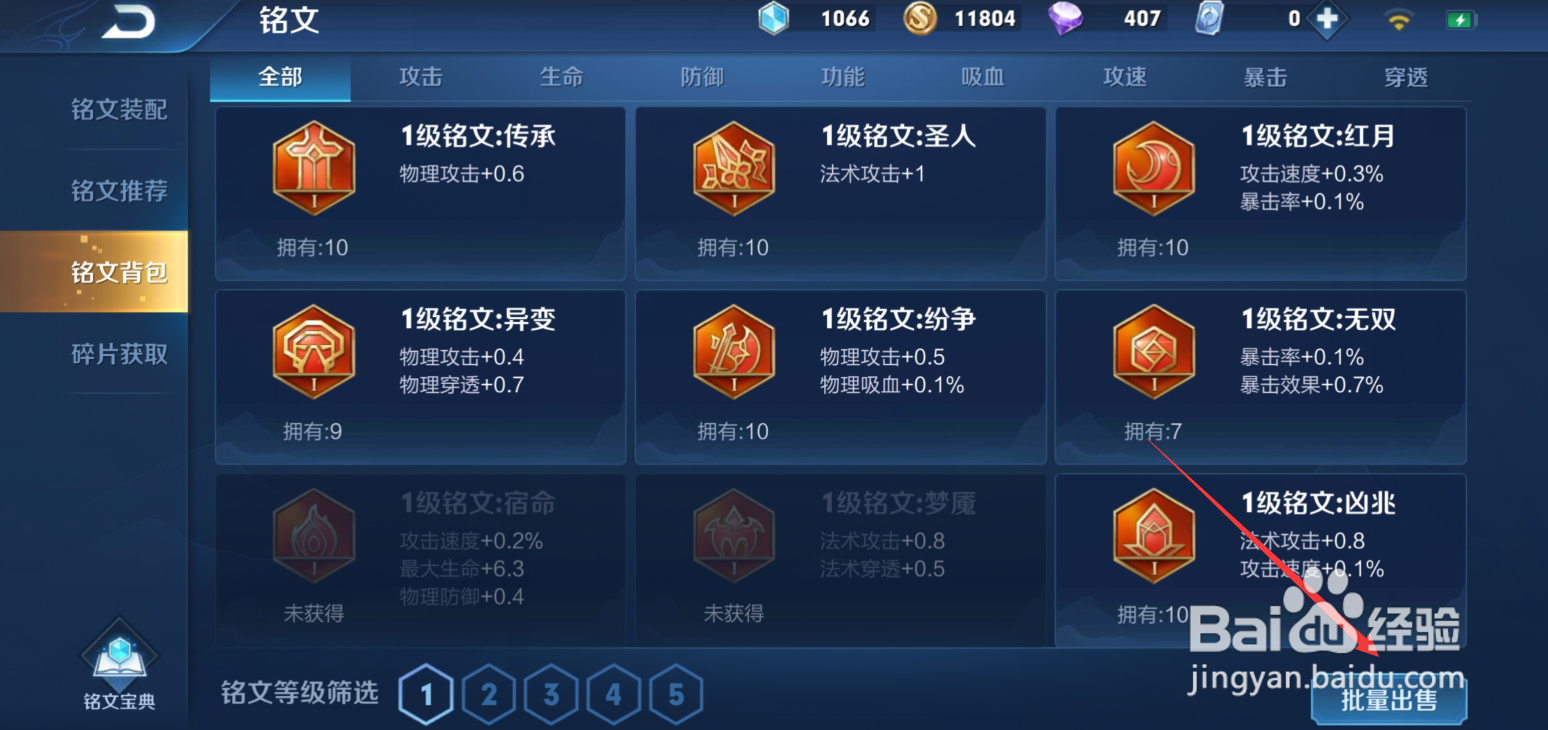Select the 凶兆 rune icon
Image resolution: width=1548 pixels, height=730 pixels.
(x=1153, y=535)
